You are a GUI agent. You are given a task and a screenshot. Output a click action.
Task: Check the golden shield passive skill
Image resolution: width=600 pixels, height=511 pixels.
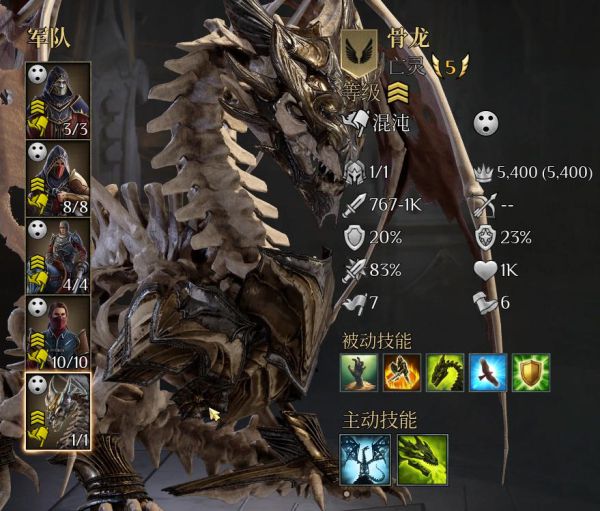532,372
